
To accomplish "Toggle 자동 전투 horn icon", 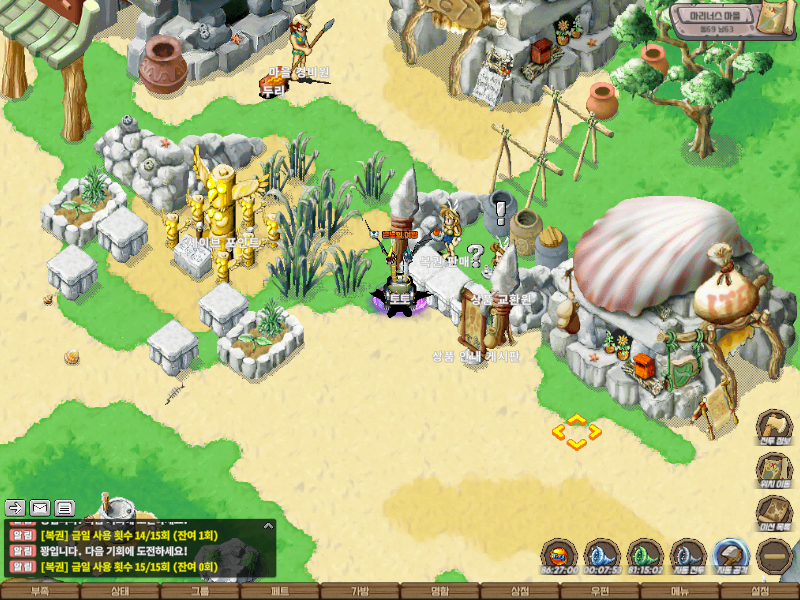I will 689,556.
